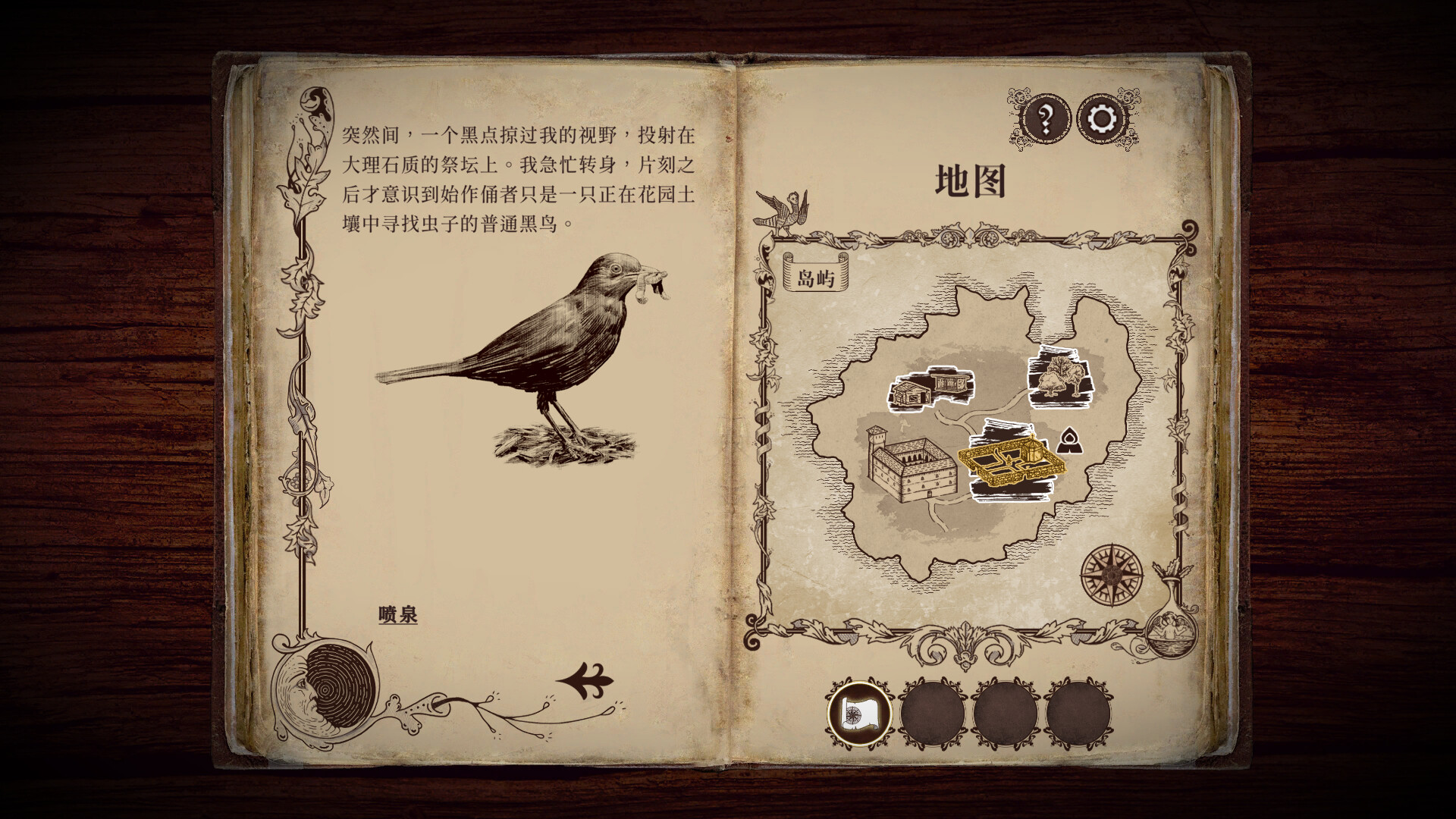Open the help question mark icon
This screenshot has height=819, width=1456.
pyautogui.click(x=1044, y=118)
